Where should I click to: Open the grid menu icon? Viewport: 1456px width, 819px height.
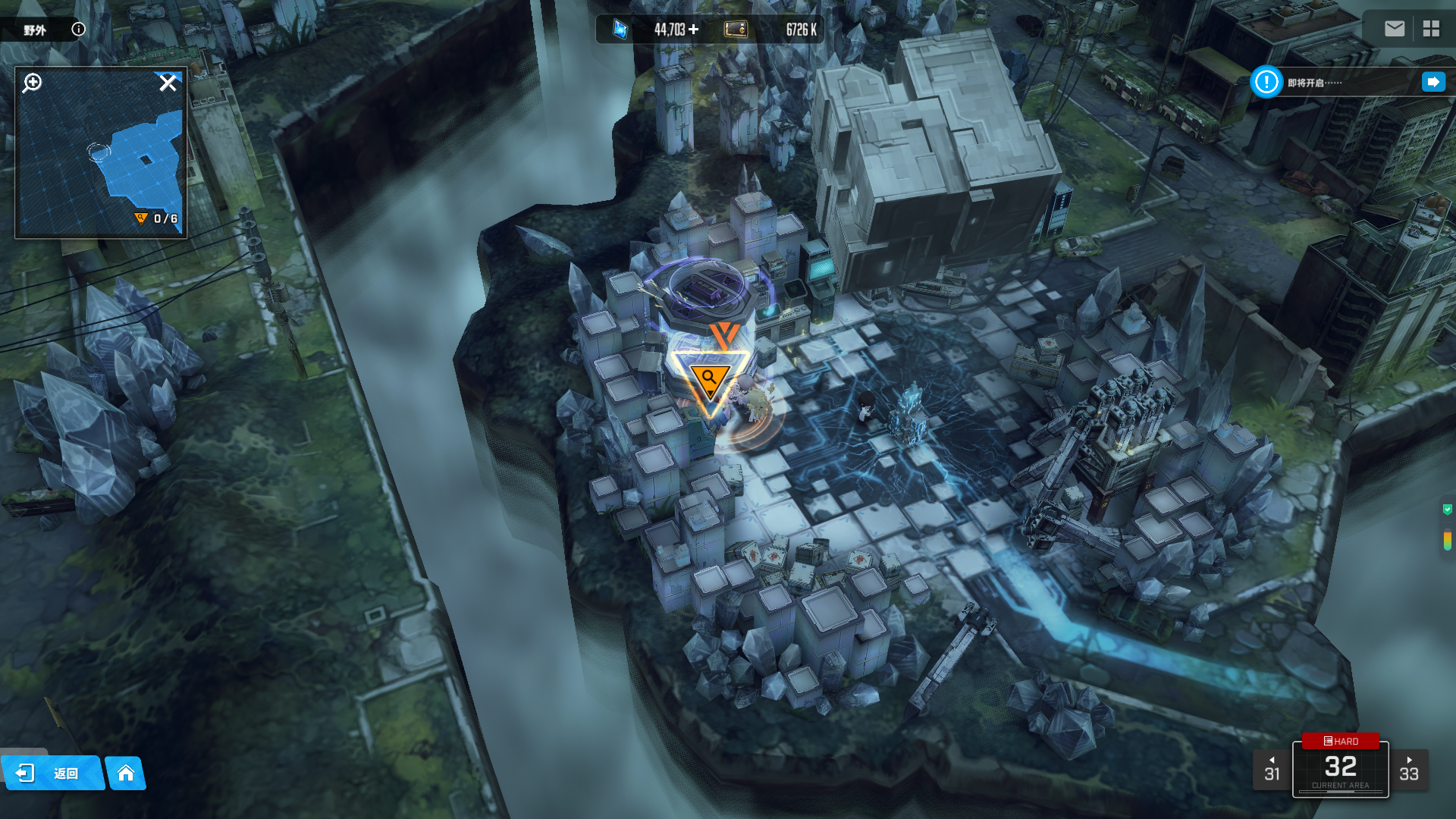1431,29
